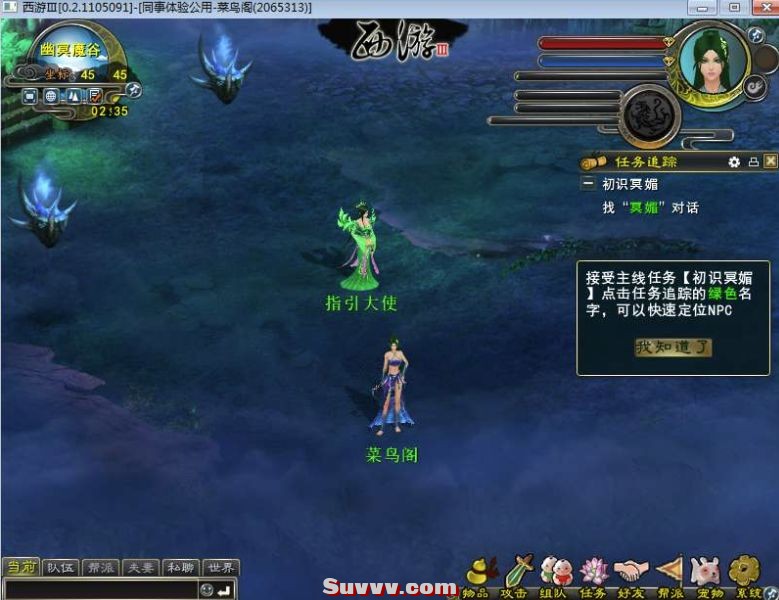The height and width of the screenshot is (600, 779).
Task: Close the 任务追踪 quest tracker panel
Action: click(769, 161)
